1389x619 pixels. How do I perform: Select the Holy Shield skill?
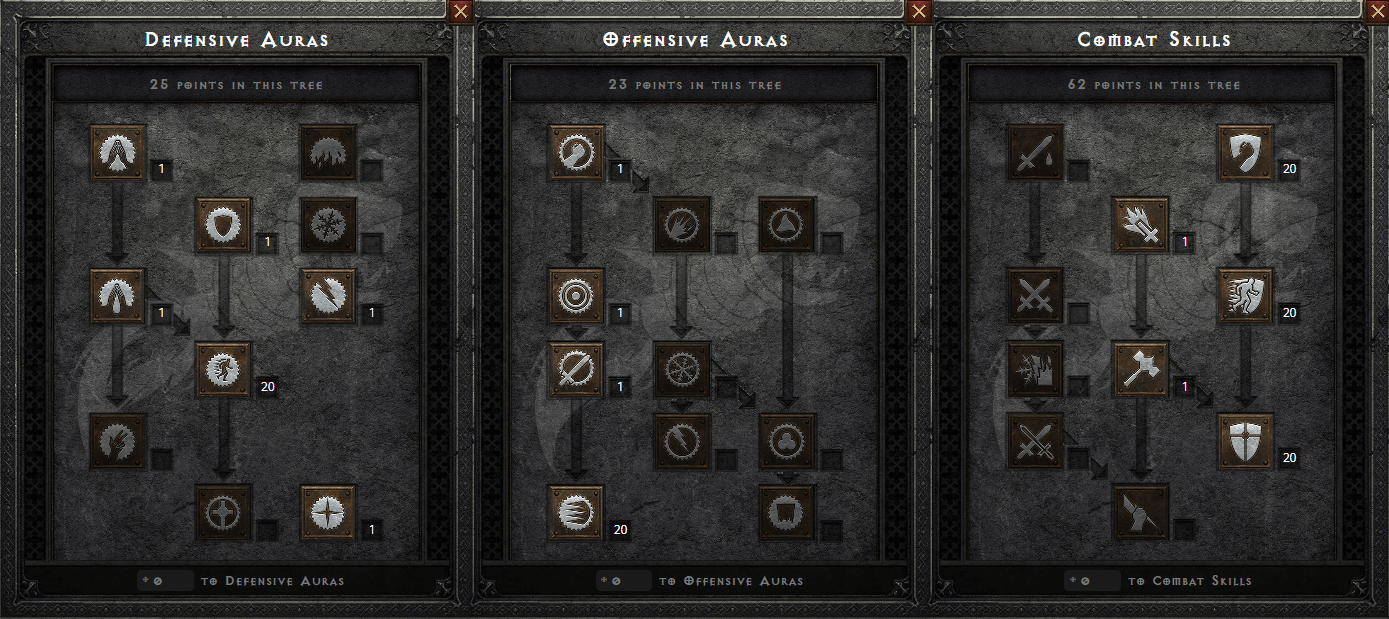pos(1246,441)
